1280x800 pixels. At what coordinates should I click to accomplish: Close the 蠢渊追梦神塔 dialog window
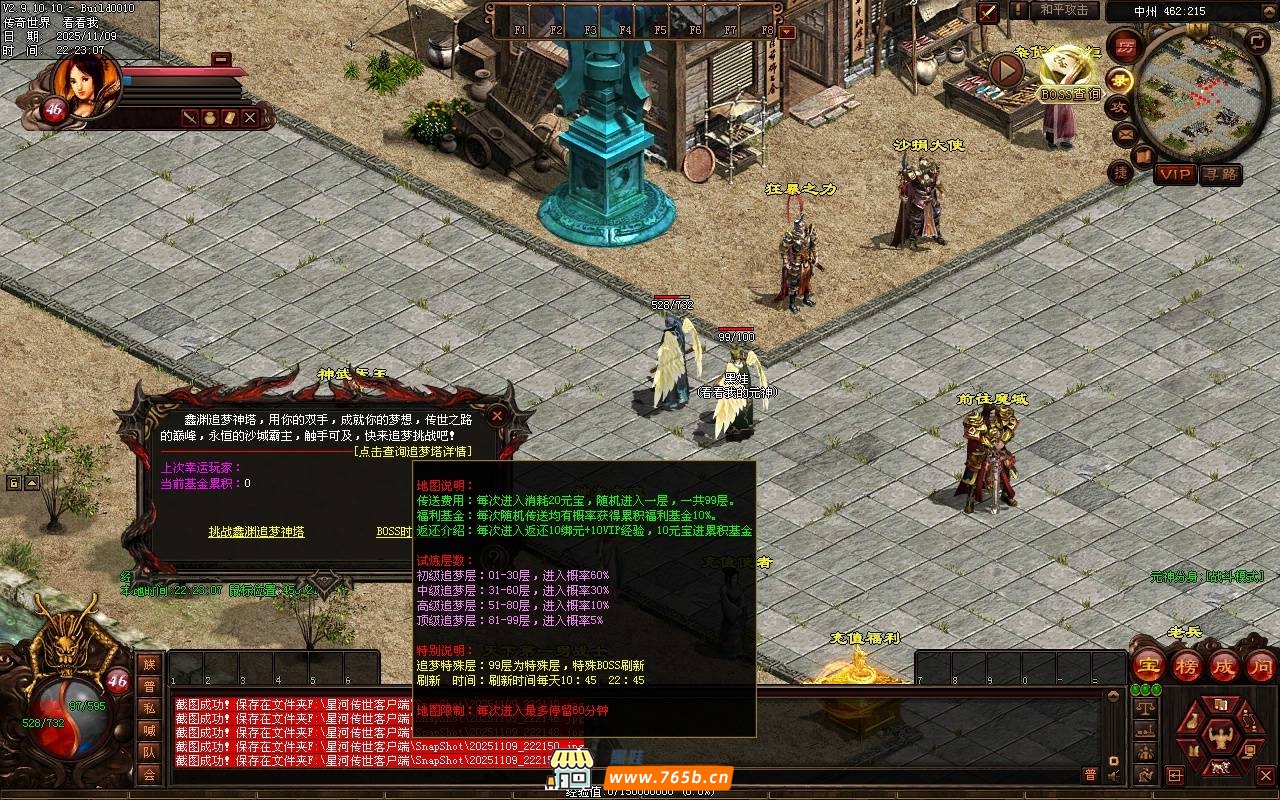point(497,416)
